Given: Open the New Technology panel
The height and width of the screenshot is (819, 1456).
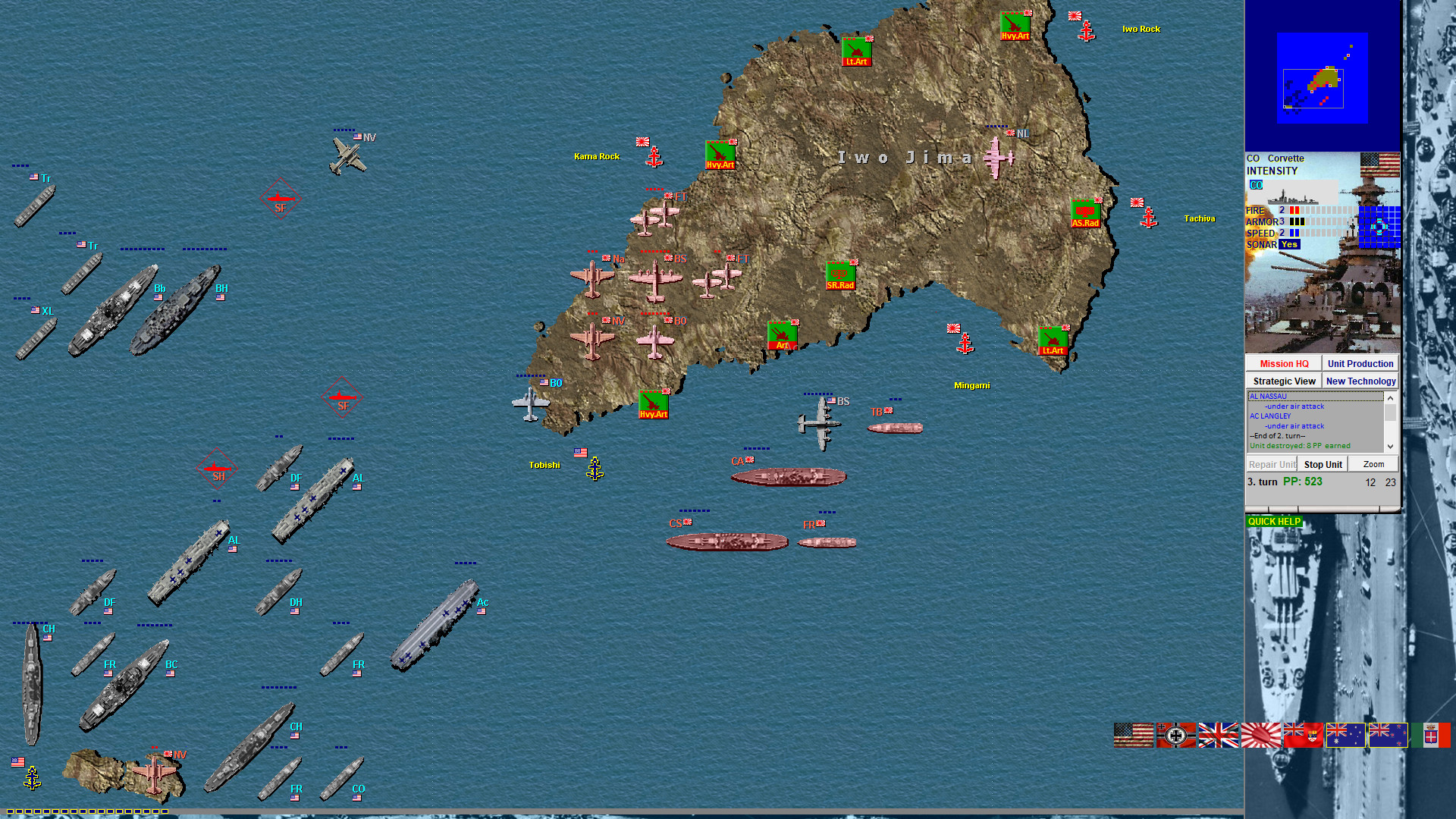Looking at the screenshot, I should (1360, 381).
